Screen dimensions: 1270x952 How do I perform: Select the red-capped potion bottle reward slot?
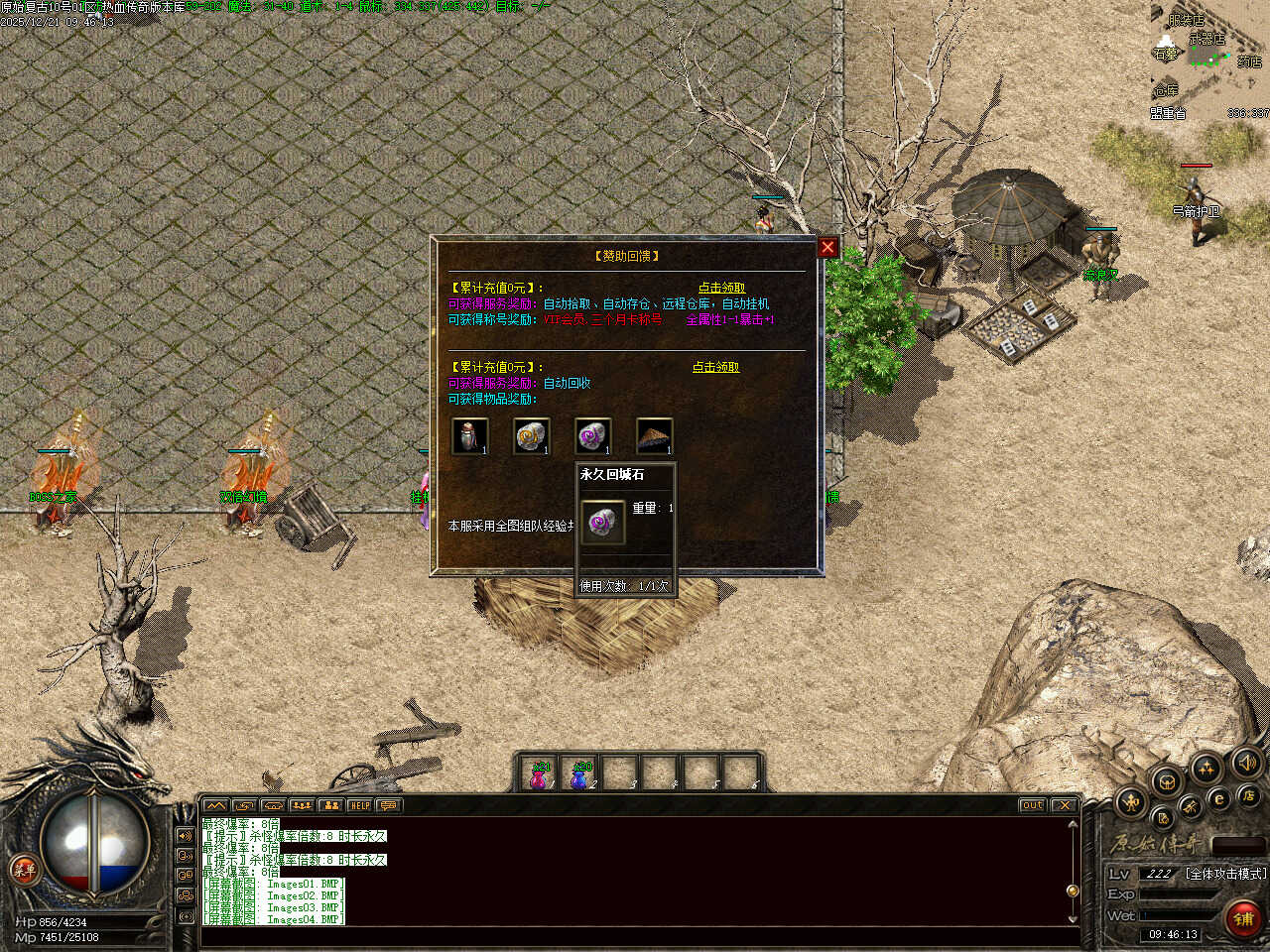(469, 436)
